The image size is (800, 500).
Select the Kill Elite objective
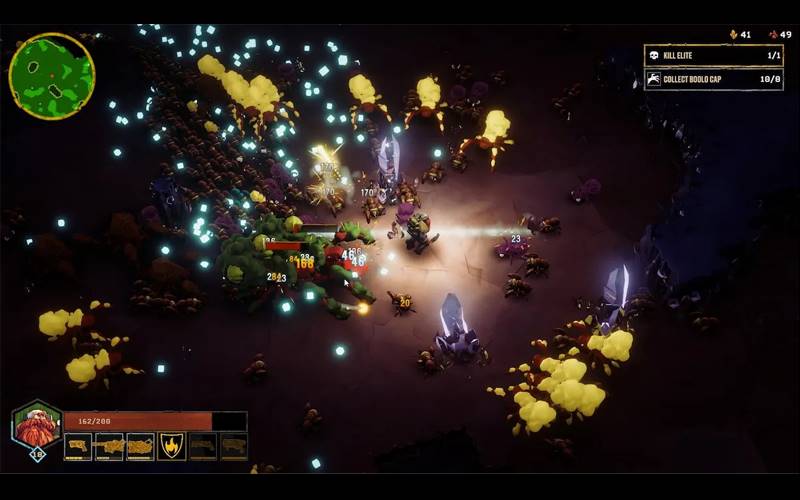coord(712,55)
